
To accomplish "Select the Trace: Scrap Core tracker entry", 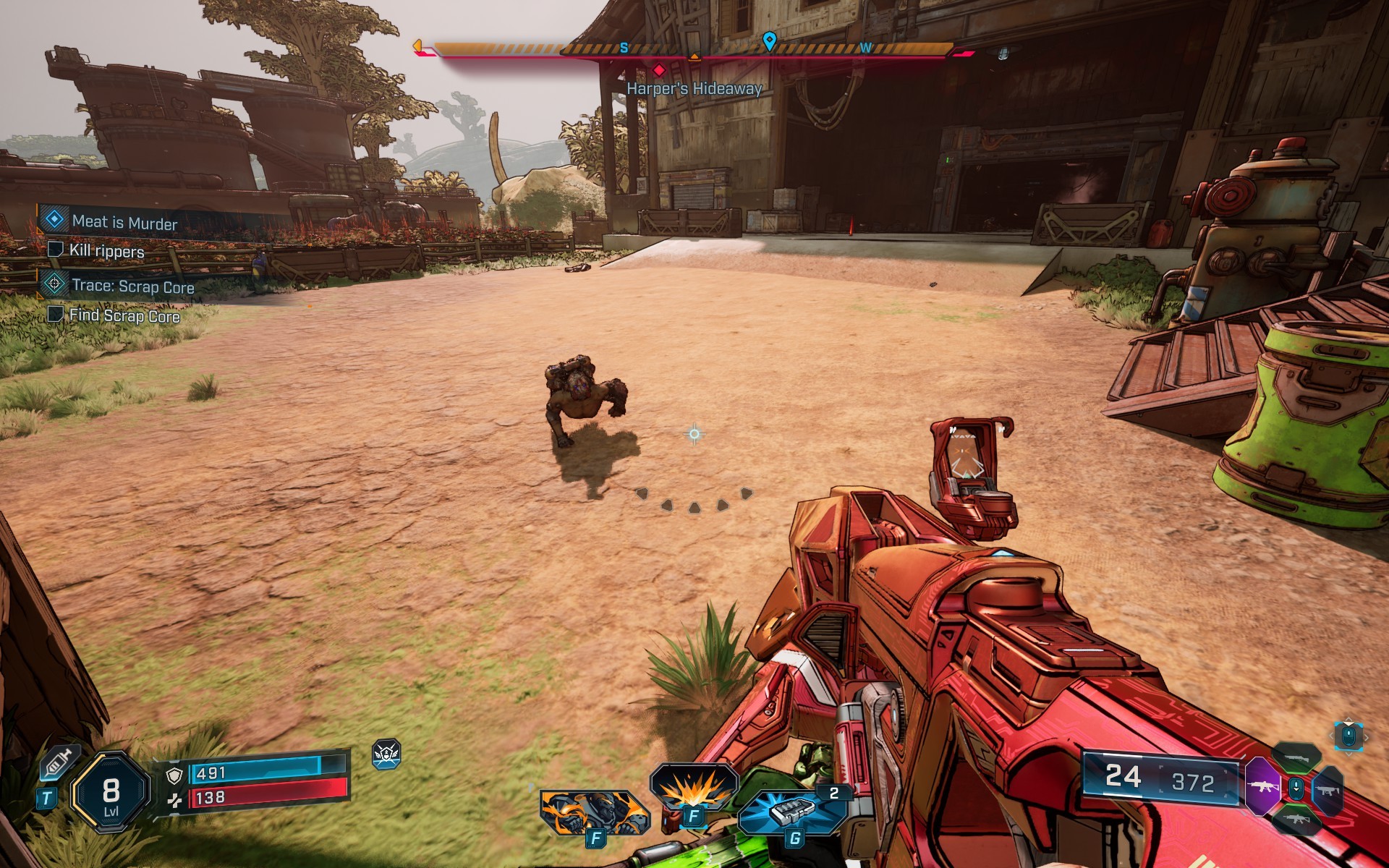I will (x=132, y=286).
